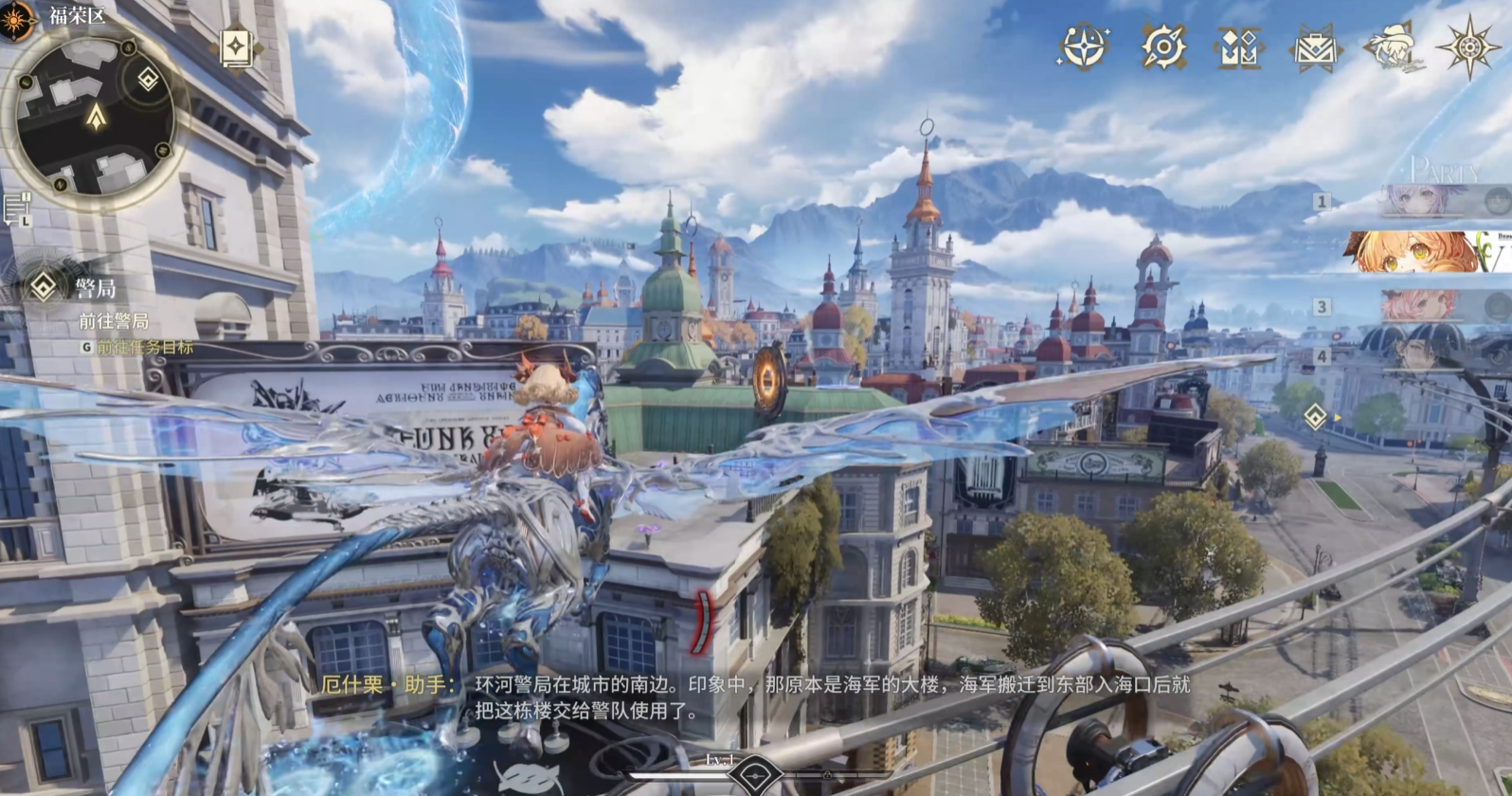Image resolution: width=1512 pixels, height=796 pixels.
Task: Open the eight-point star main menu icon
Action: tap(1469, 45)
